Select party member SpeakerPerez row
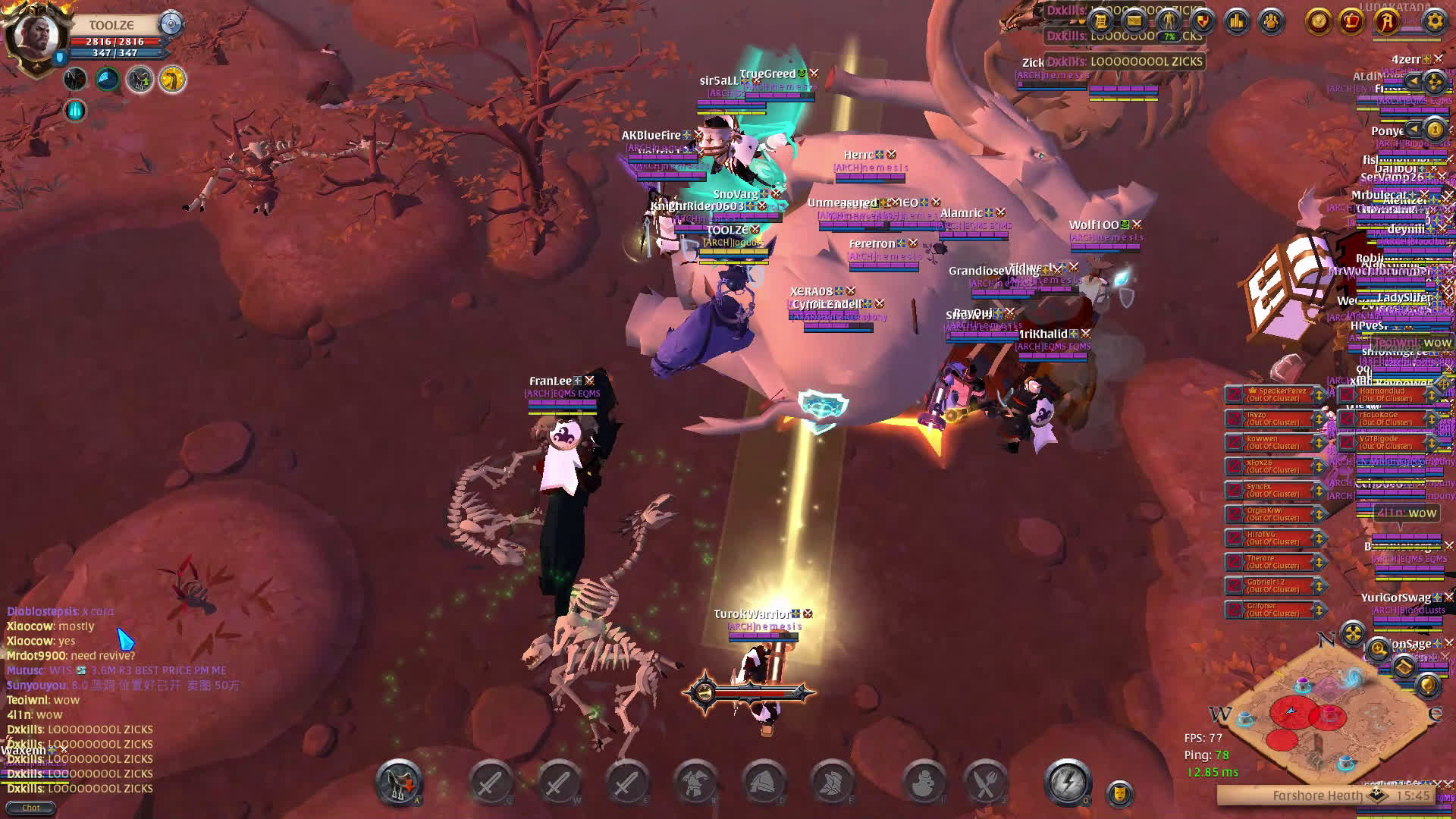The width and height of the screenshot is (1456, 819). pyautogui.click(x=1276, y=394)
